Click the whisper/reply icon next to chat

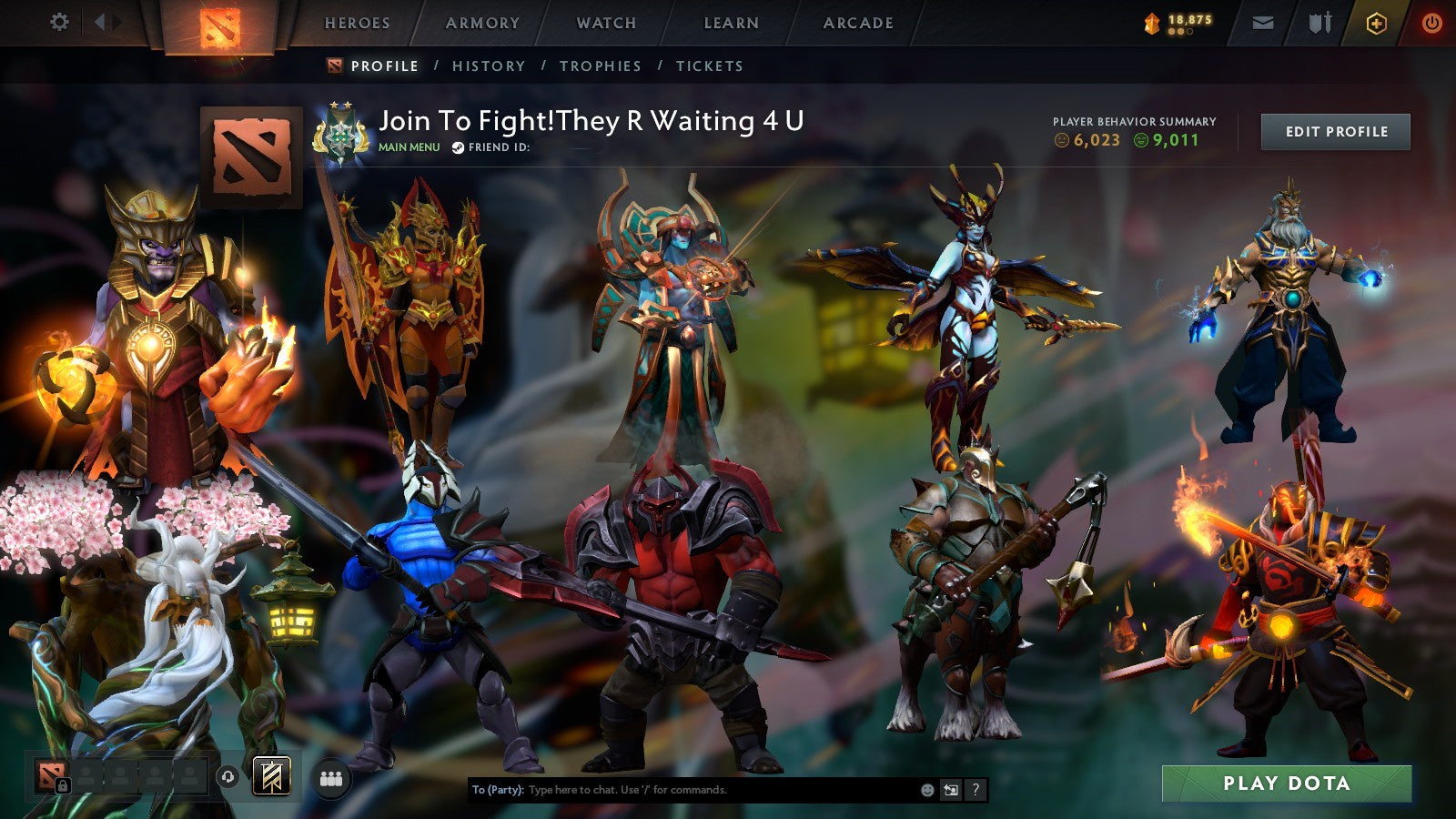pyautogui.click(x=951, y=791)
